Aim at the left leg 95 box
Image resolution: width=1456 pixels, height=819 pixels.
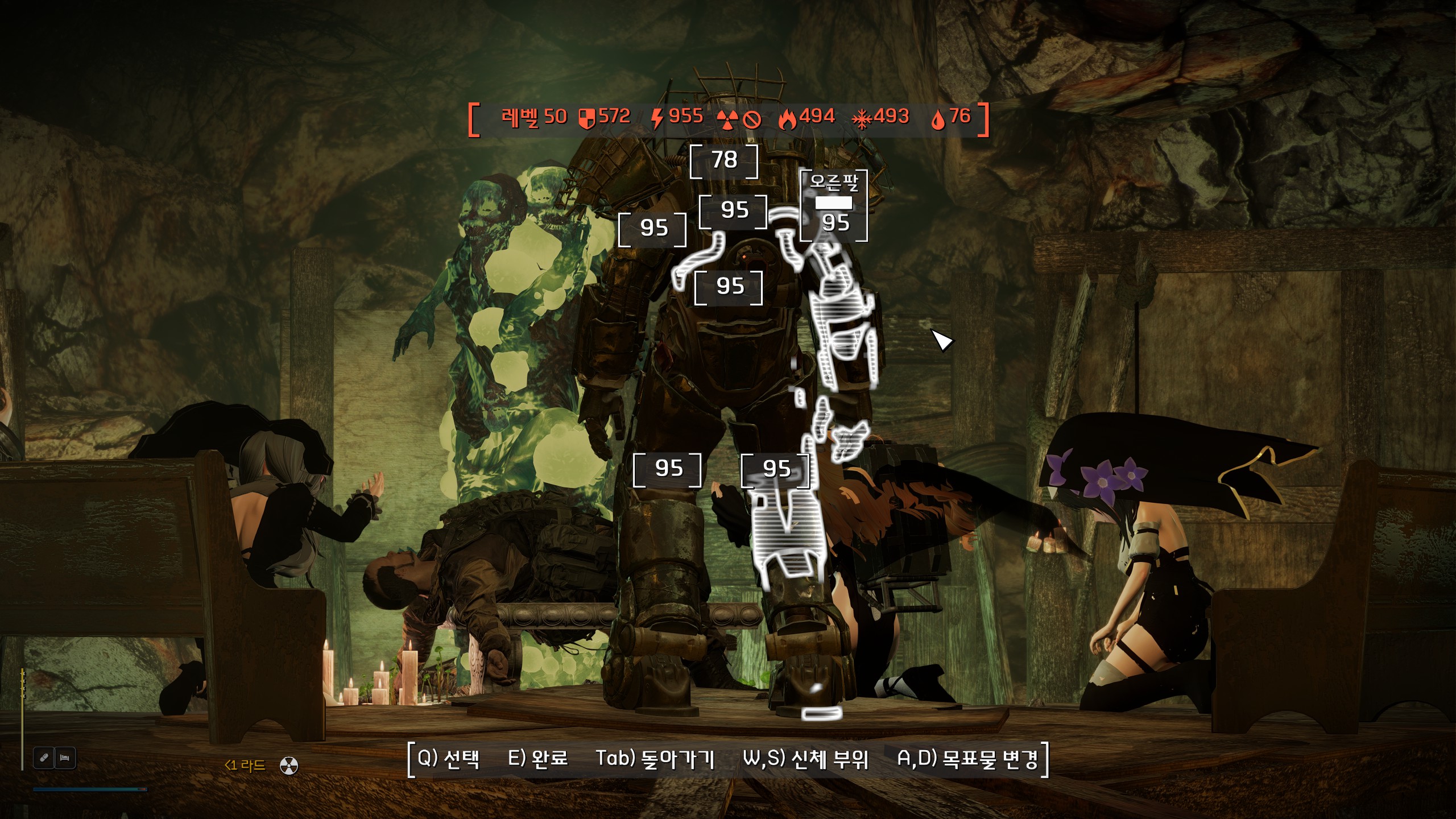click(x=668, y=469)
